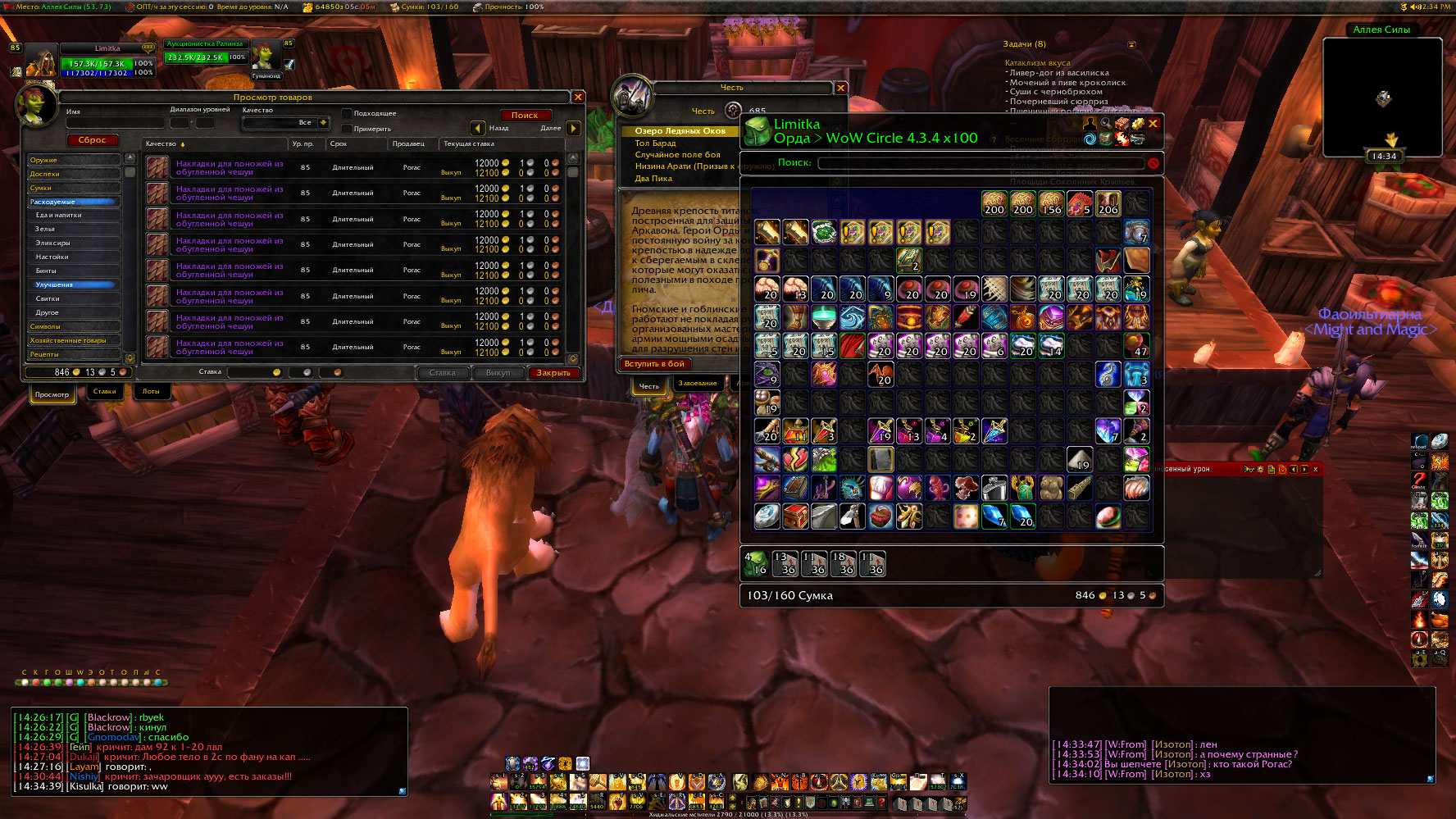Close the Просмотр товаров auction window
The image size is (1456, 819).
point(578,97)
